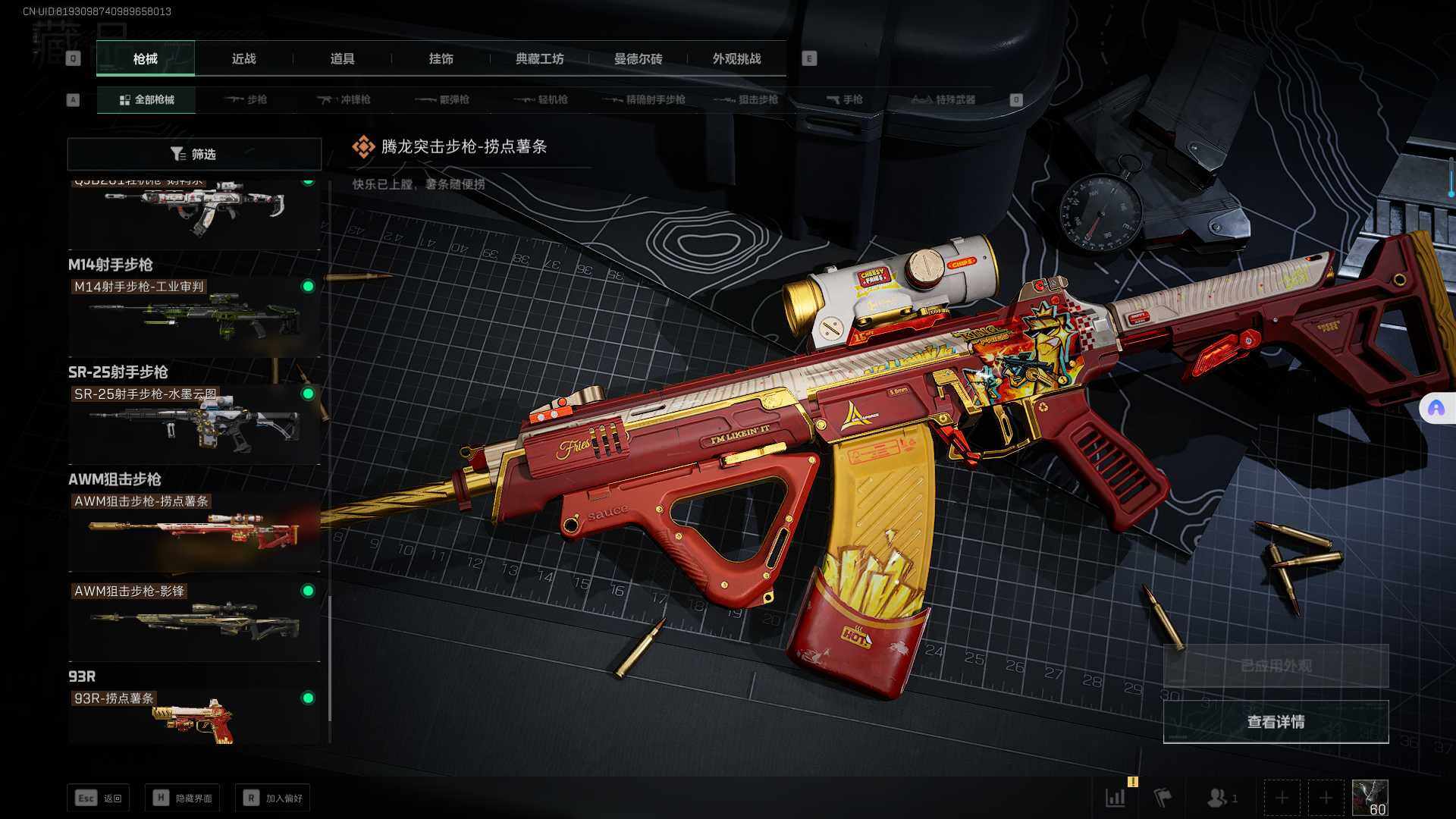
Task: Open the player avatar showing level 60
Action: (1370, 798)
